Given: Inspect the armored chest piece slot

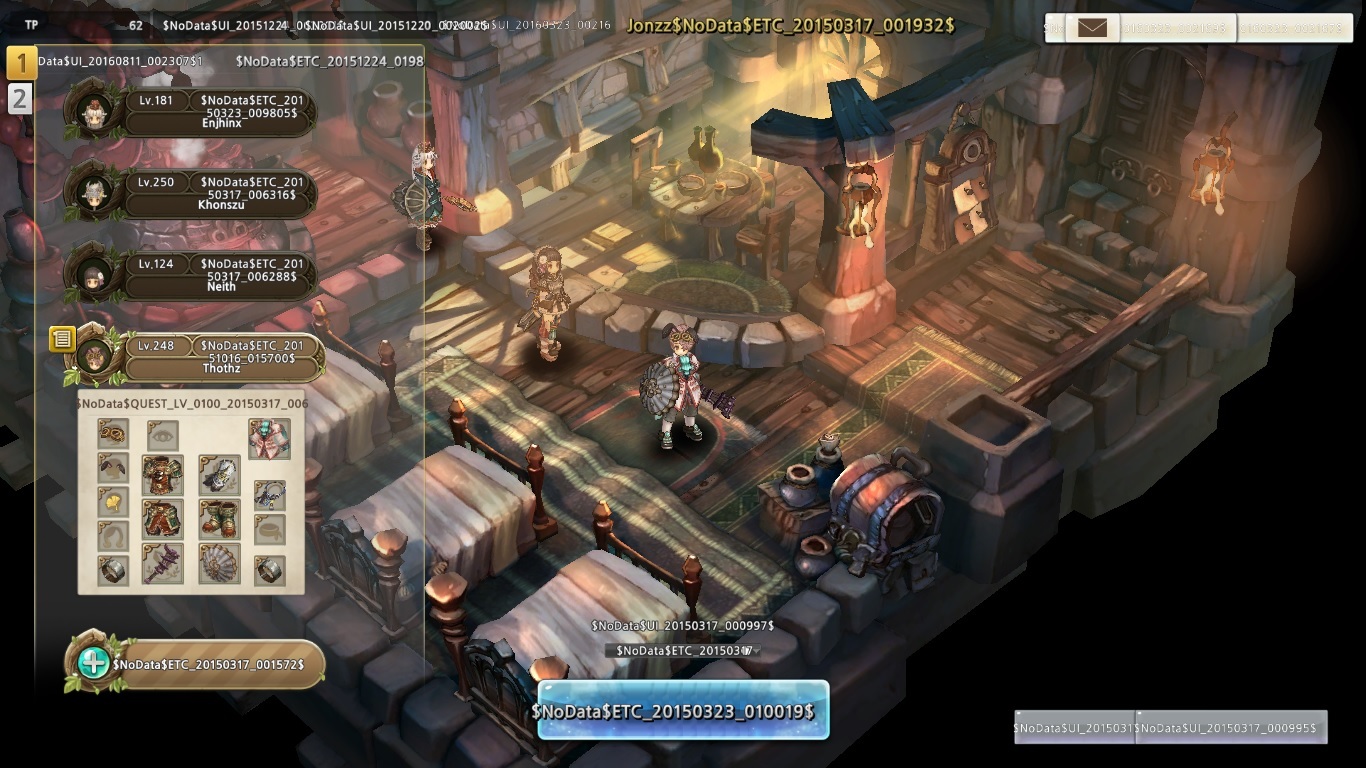Looking at the screenshot, I should (x=162, y=476).
